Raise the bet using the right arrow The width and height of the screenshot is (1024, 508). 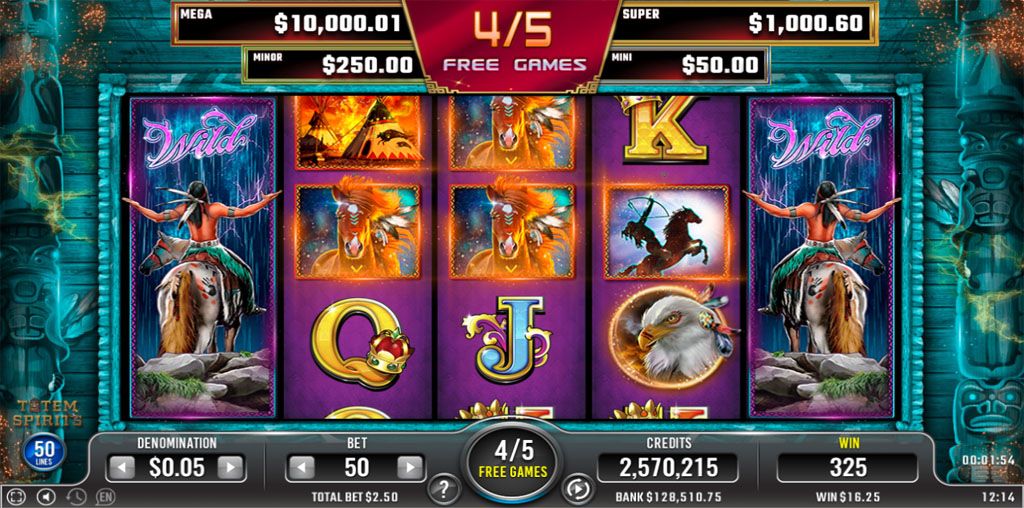coord(410,467)
